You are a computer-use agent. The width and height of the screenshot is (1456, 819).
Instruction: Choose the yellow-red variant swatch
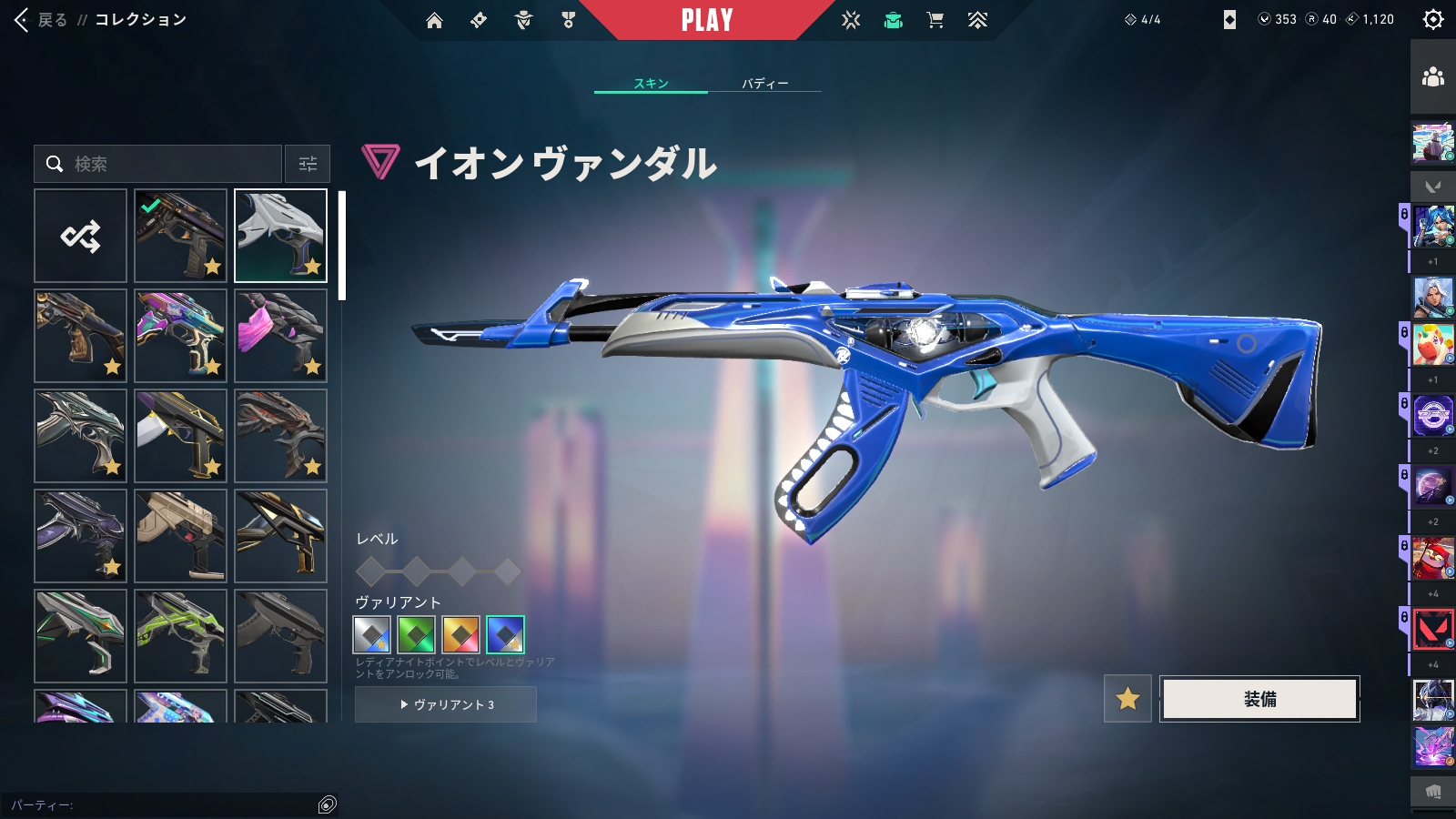click(460, 634)
